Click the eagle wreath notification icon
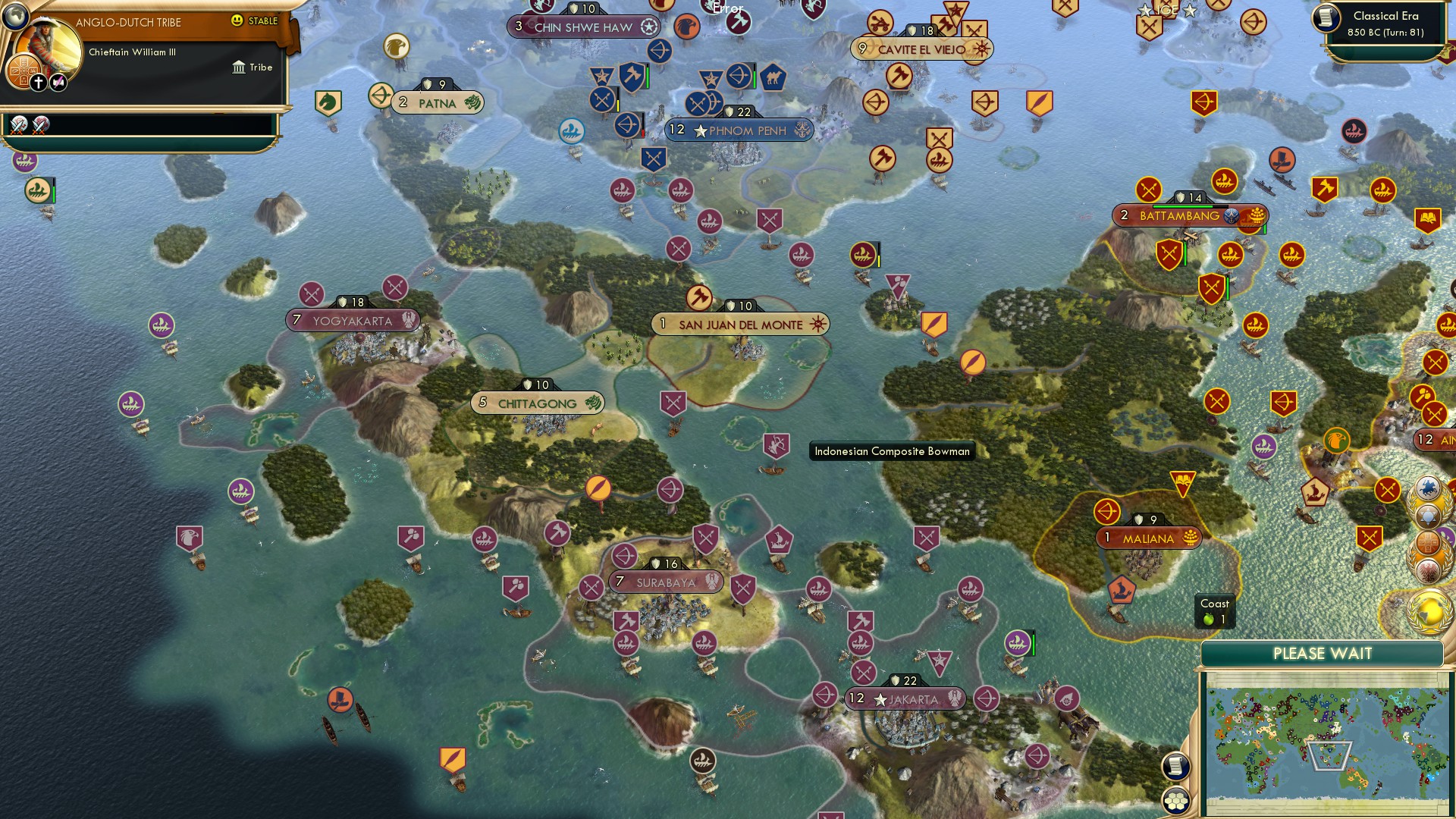Image resolution: width=1456 pixels, height=819 pixels. coord(1429,570)
